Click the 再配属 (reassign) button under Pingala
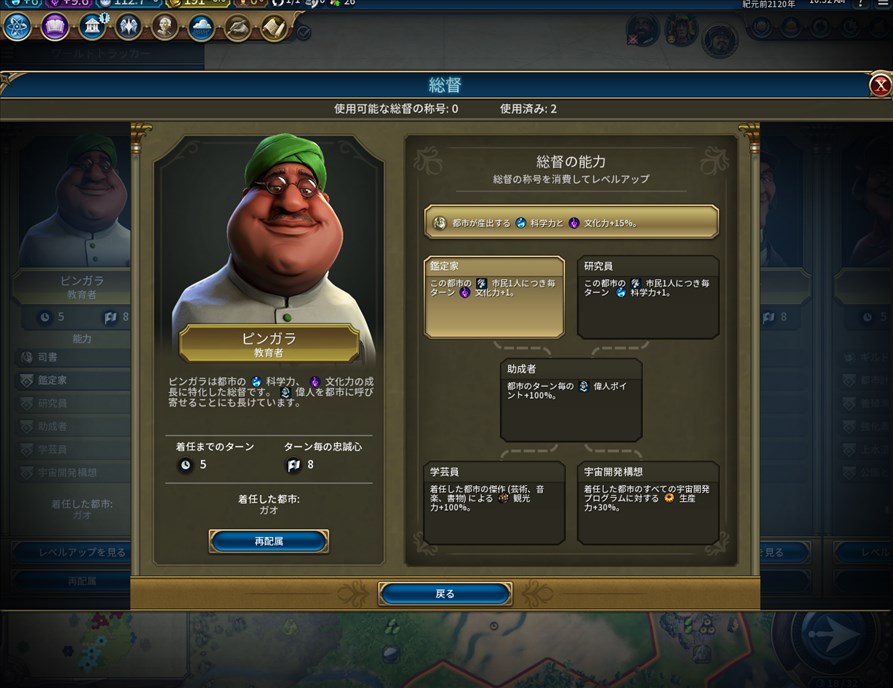Viewport: 893px width, 688px height. coord(268,541)
